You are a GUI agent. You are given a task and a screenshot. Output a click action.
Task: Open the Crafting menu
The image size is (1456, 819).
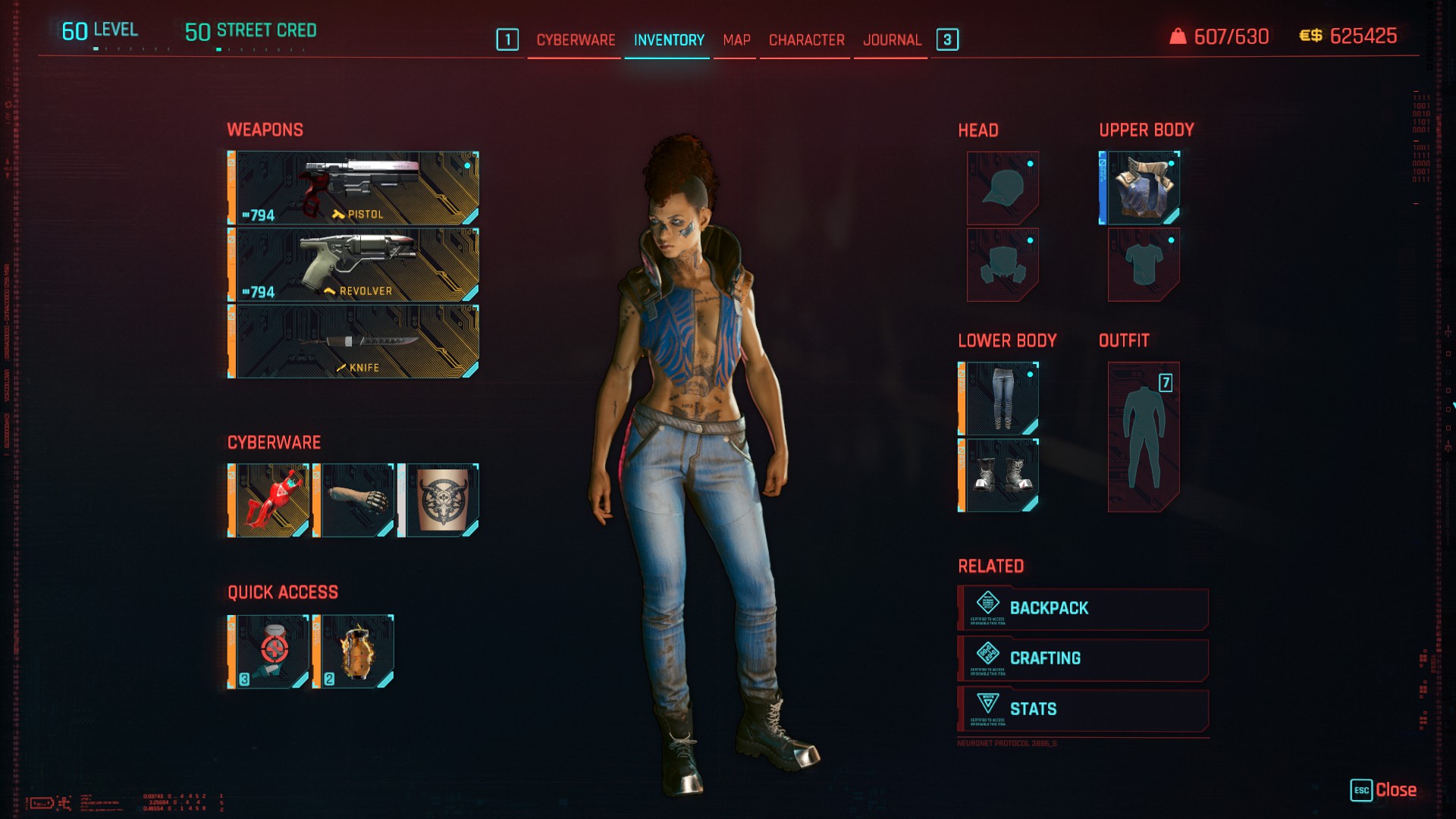click(1083, 659)
